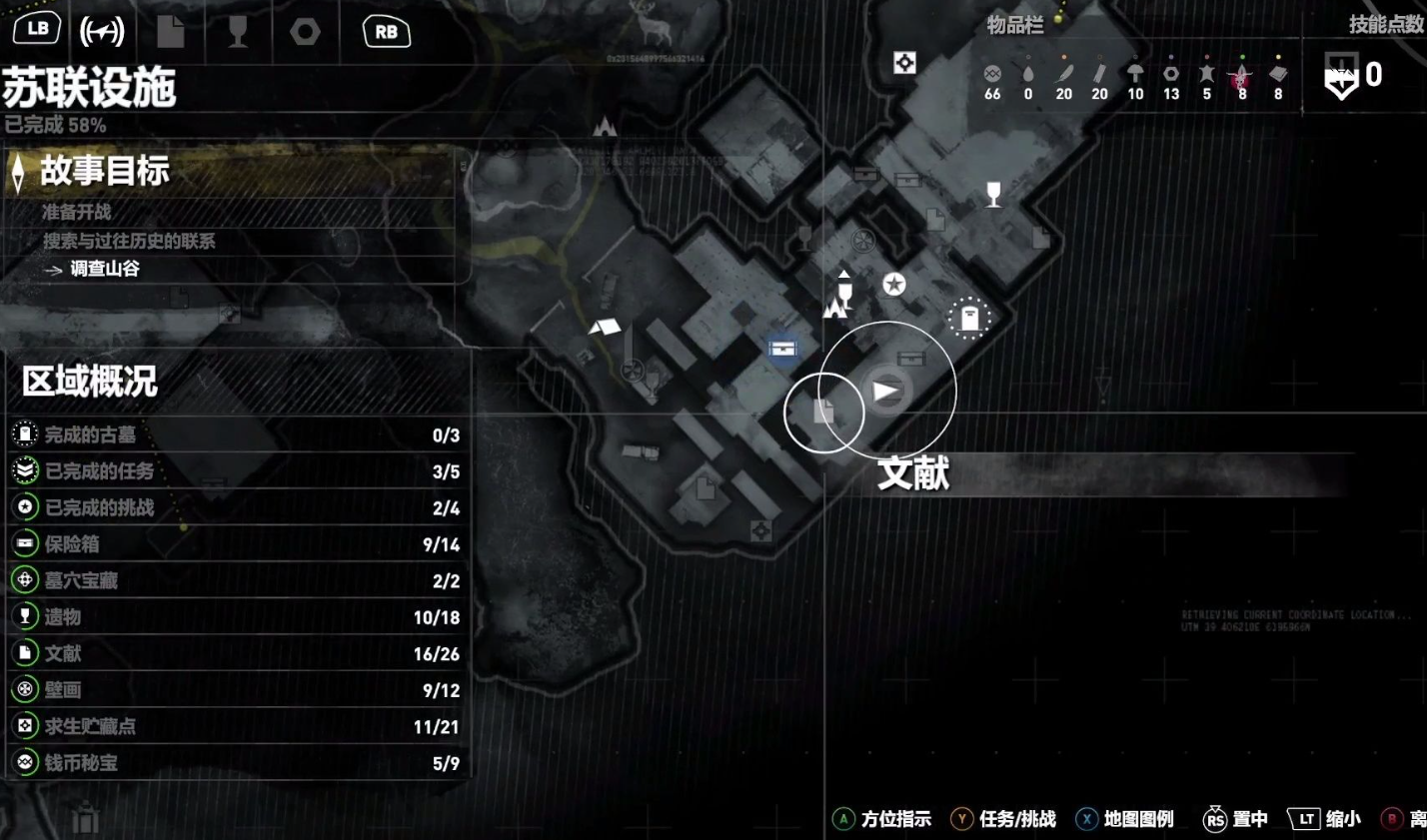1427x840 pixels.
Task: Select the radio signal map tab
Action: pyautogui.click(x=102, y=32)
